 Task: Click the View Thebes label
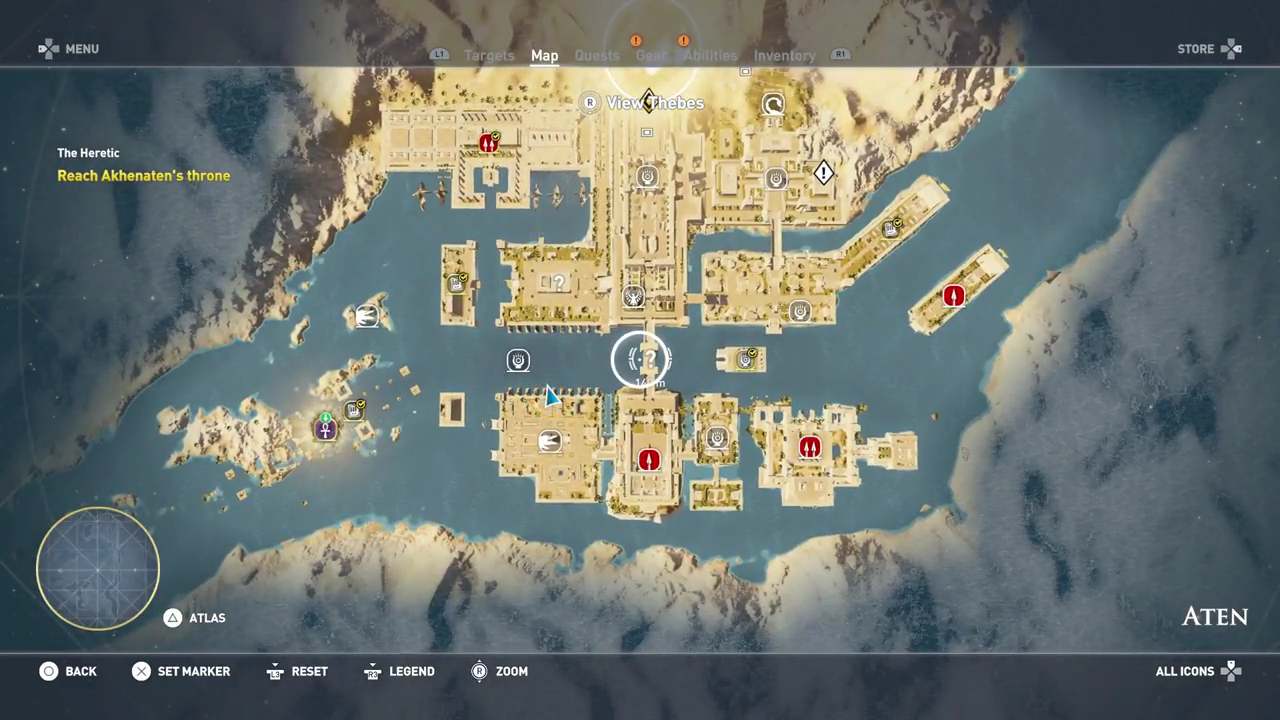point(654,103)
